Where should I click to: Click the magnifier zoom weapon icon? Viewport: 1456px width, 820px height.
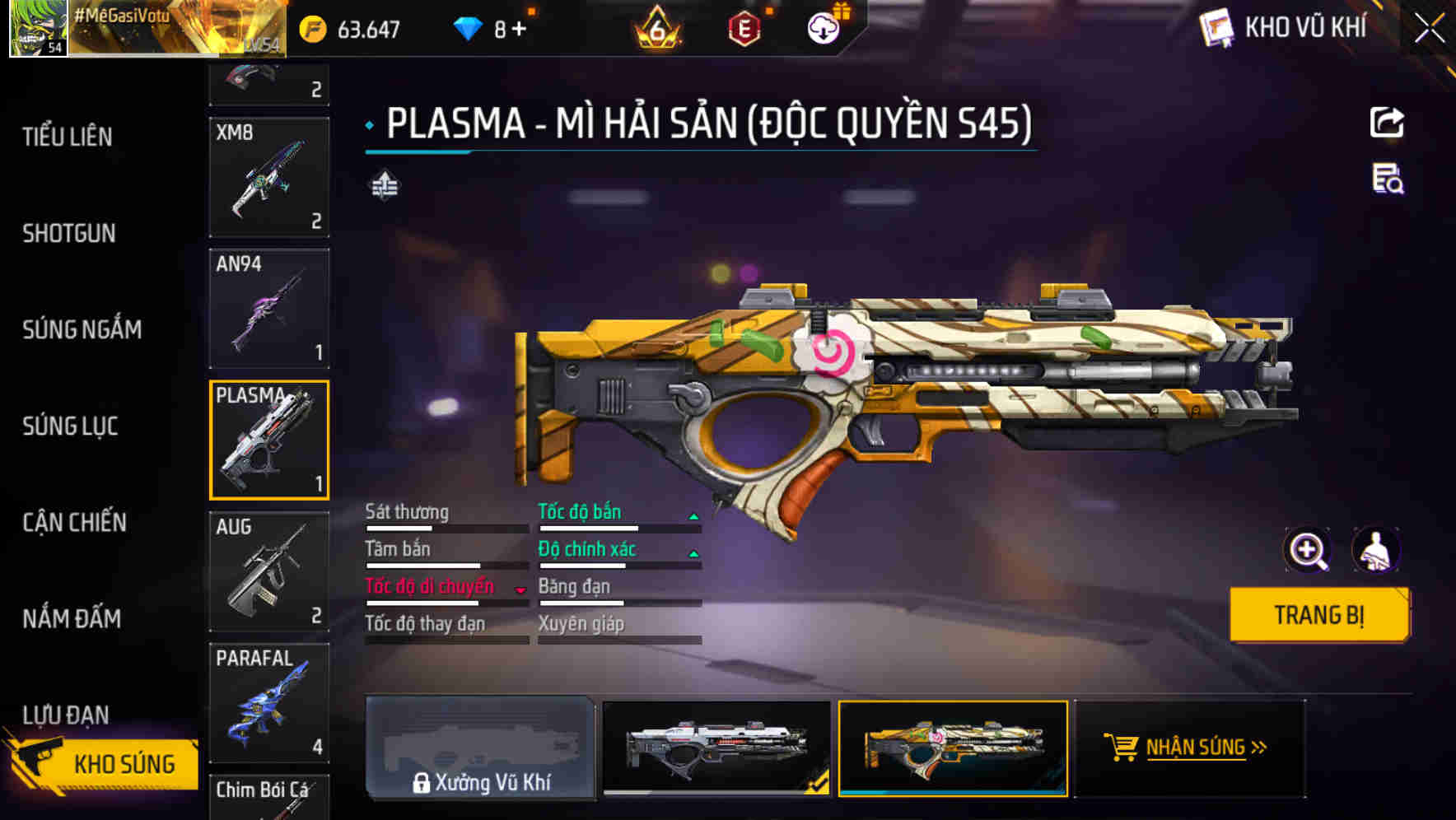[1307, 550]
